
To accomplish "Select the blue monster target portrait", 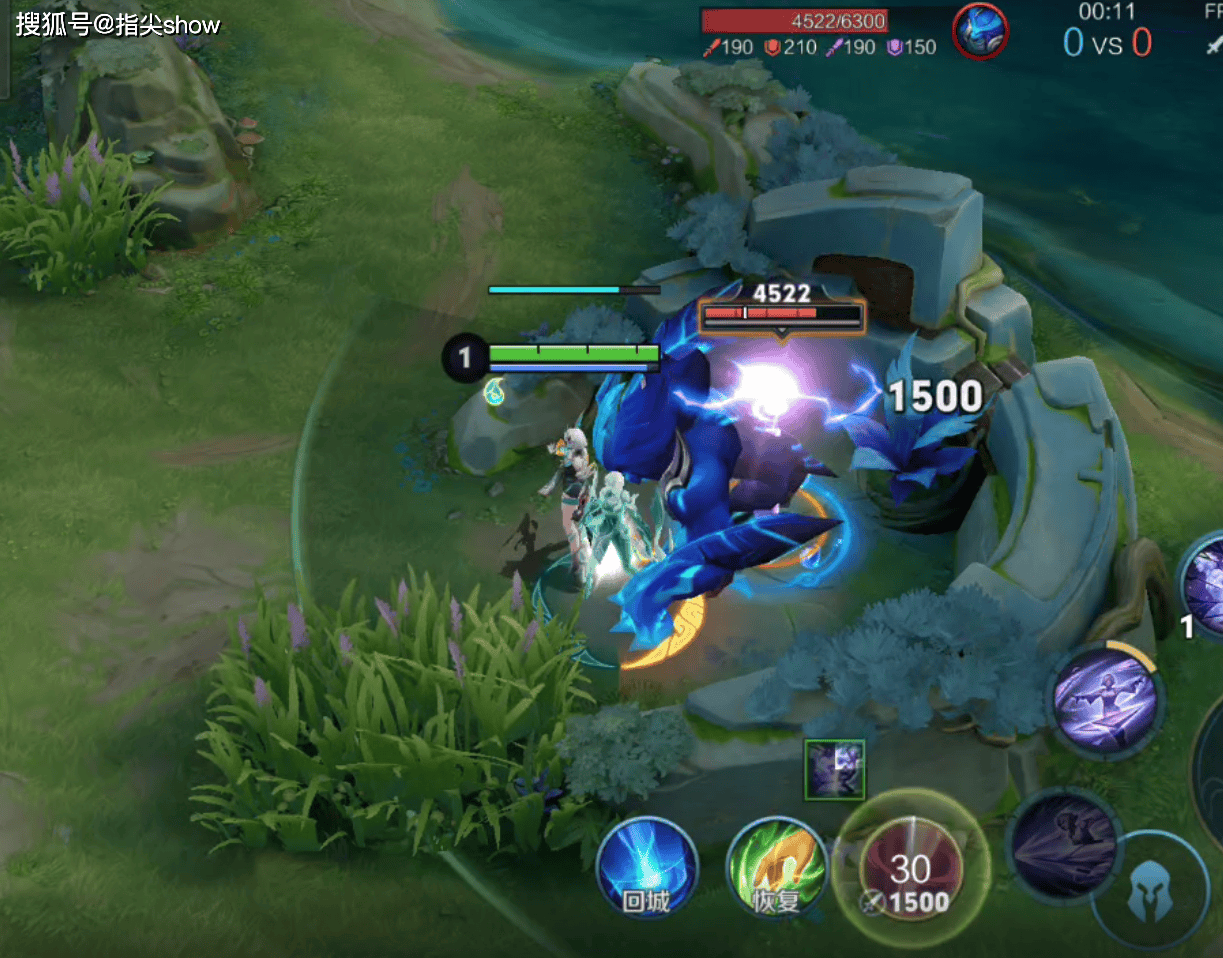I will (980, 31).
